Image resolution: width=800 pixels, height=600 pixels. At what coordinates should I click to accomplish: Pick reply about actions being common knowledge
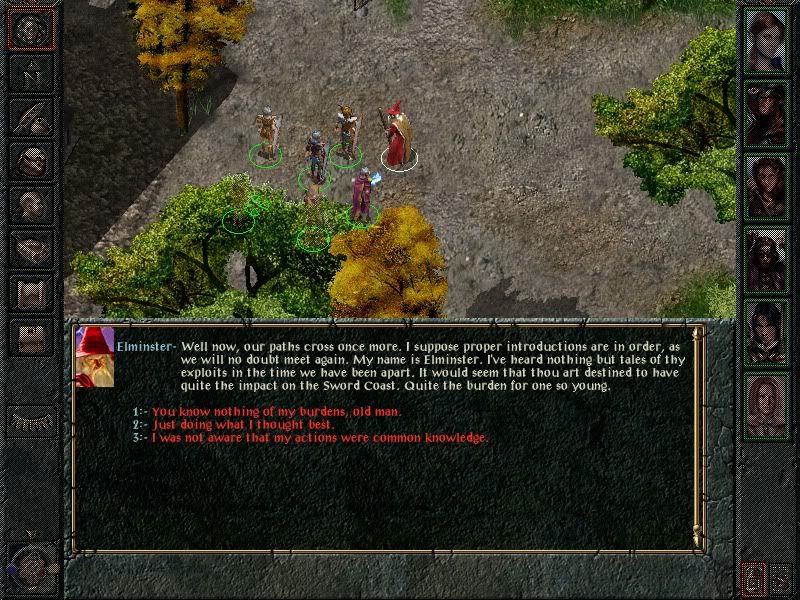pos(319,437)
